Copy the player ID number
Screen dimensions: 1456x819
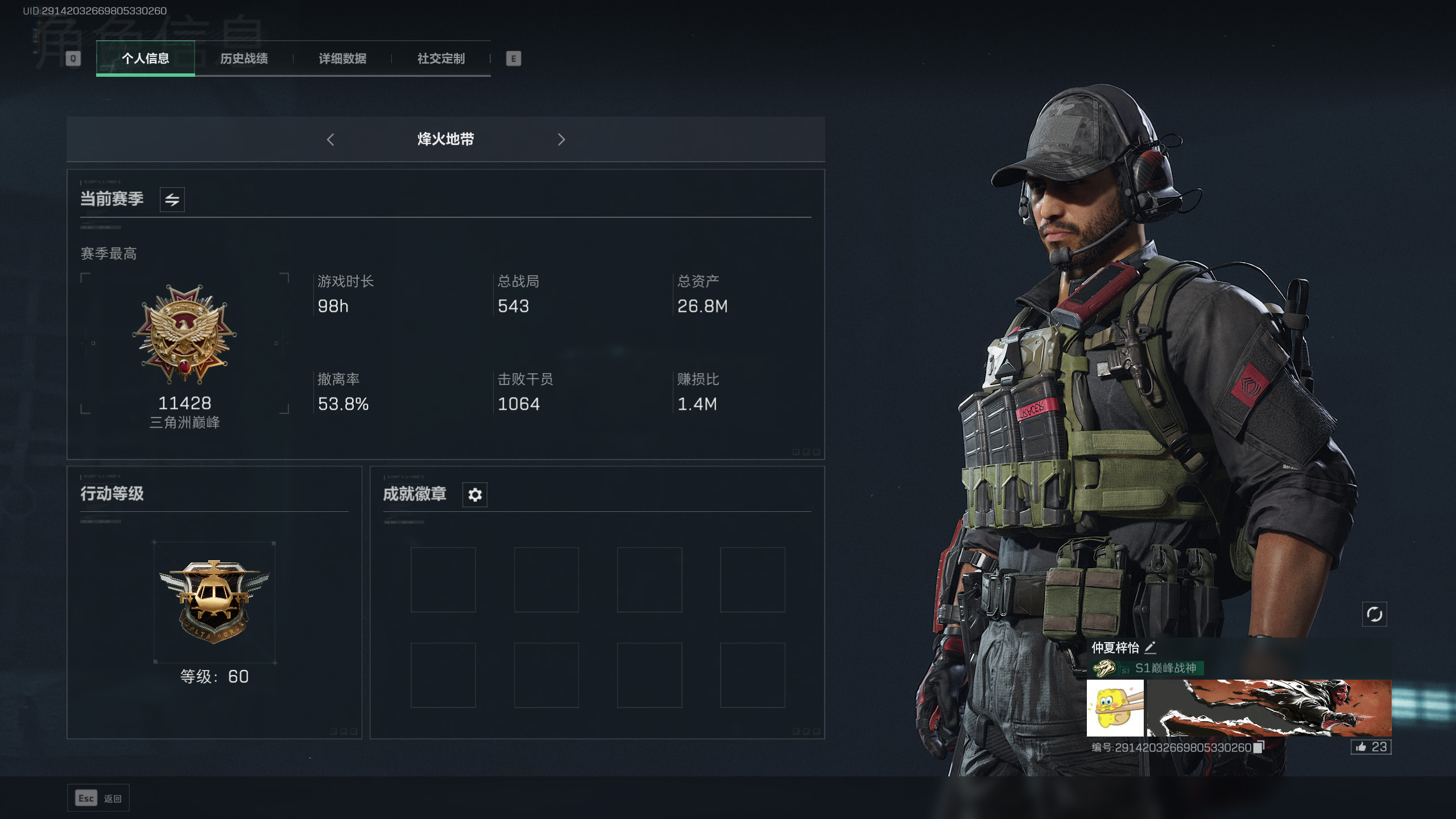1259,747
